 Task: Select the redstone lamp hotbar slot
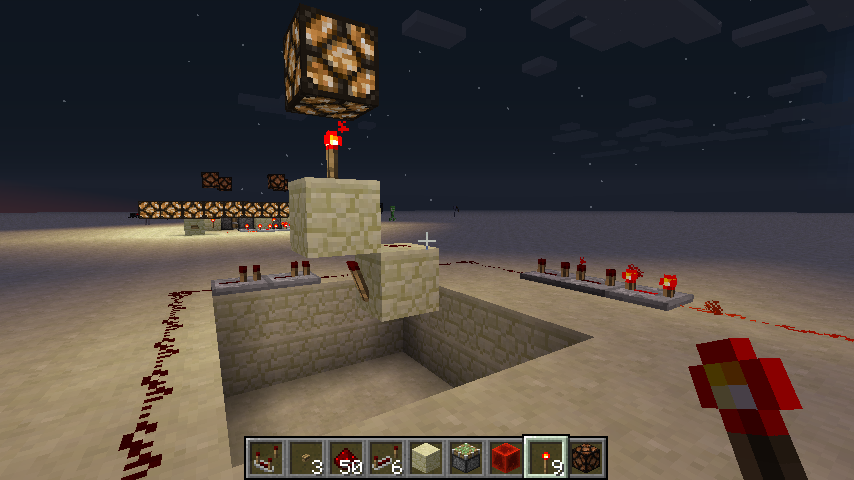point(587,458)
